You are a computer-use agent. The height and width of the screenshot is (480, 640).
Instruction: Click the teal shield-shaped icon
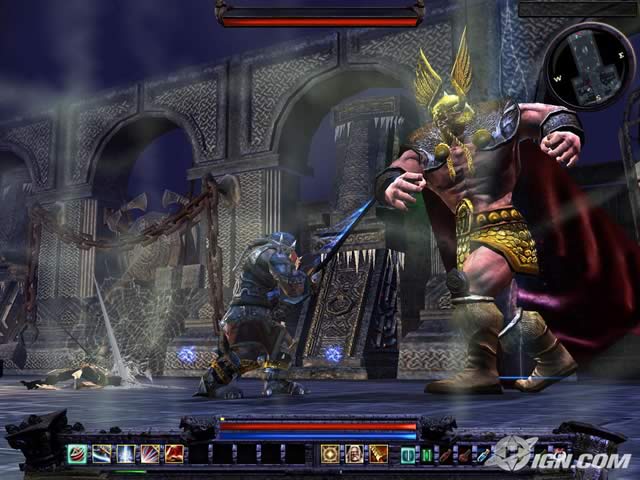pyautogui.click(x=407, y=455)
